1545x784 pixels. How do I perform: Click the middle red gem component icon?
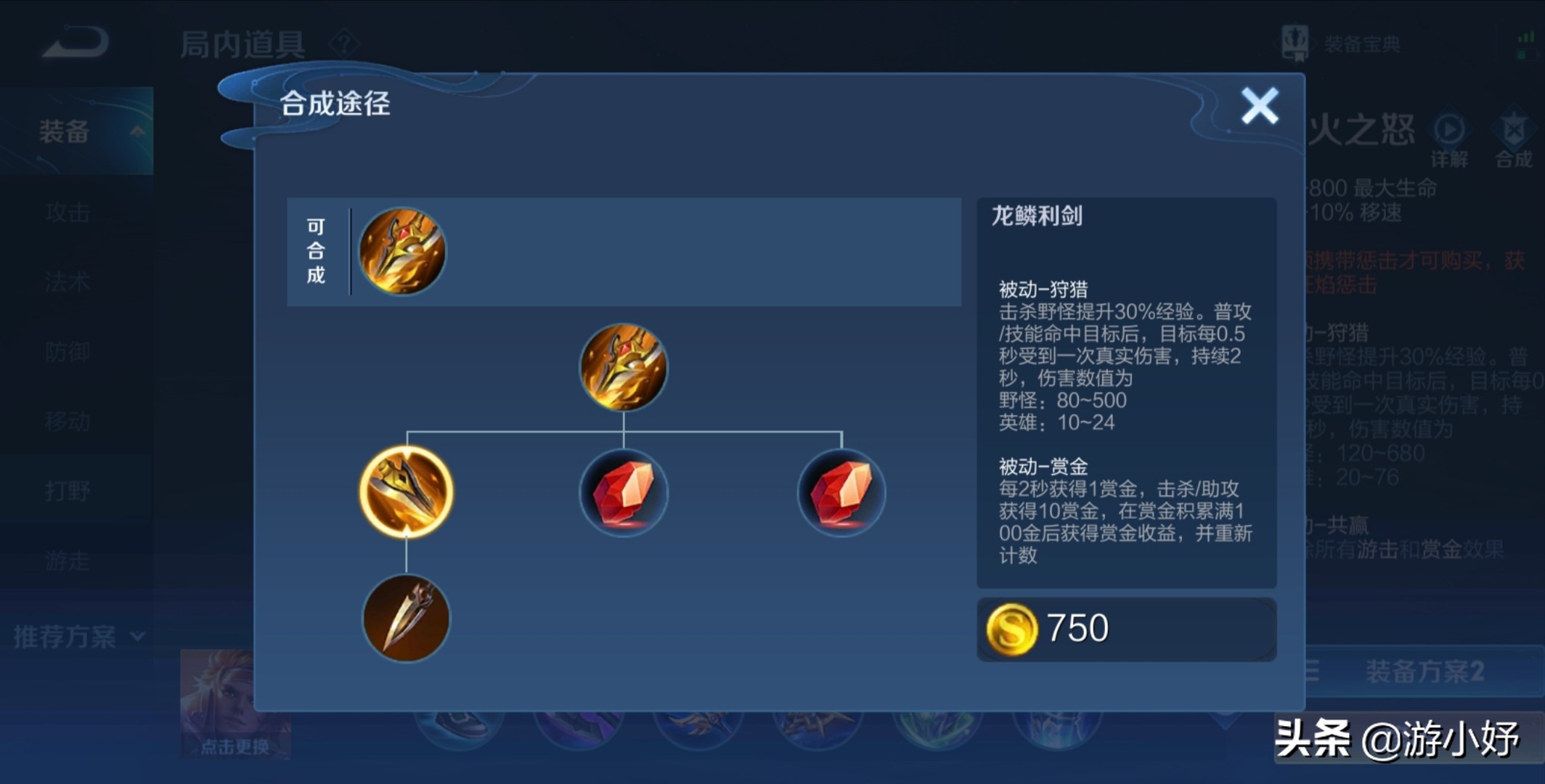(623, 492)
